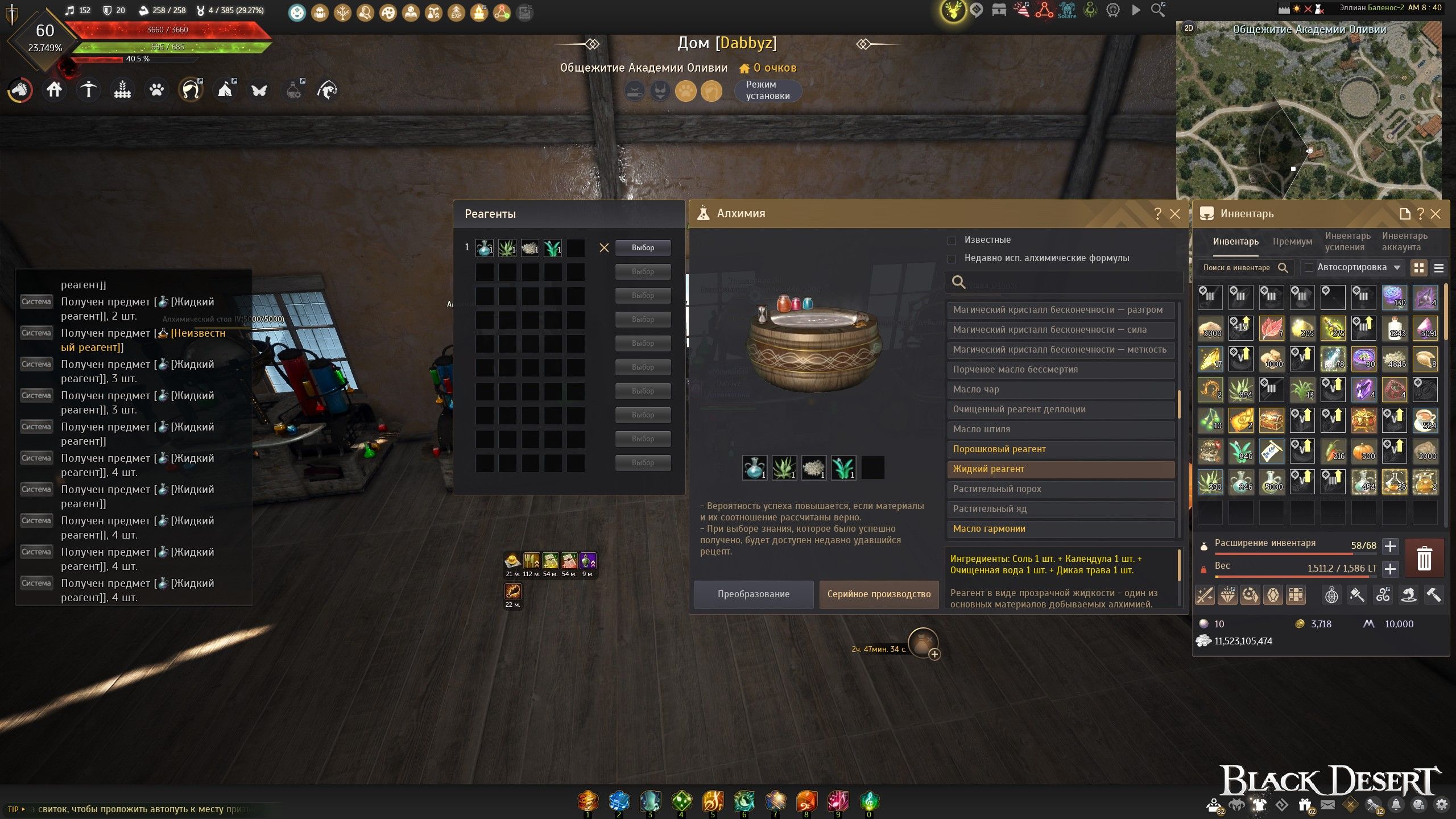Pick the «Порошковый реагент» recipe
This screenshot has height=819, width=1456.
click(x=1061, y=449)
